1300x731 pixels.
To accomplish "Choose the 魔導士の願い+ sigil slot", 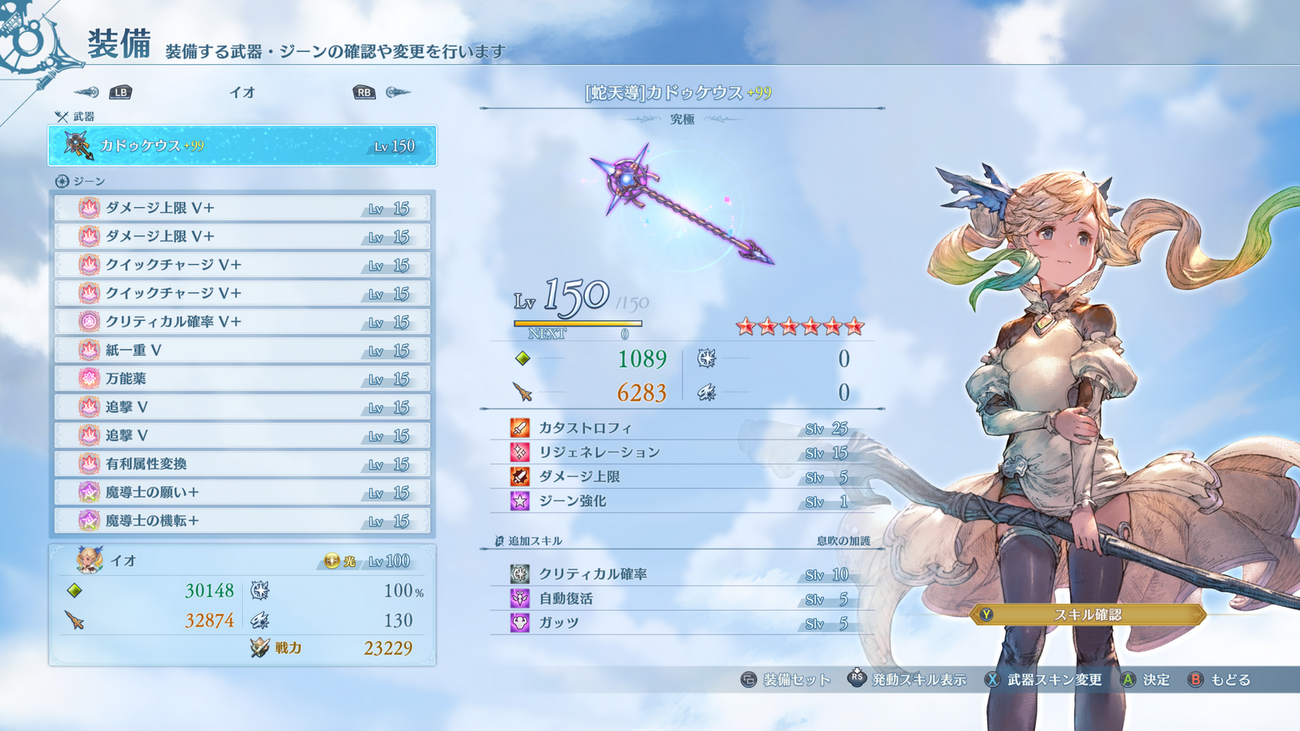I will click(x=242, y=493).
